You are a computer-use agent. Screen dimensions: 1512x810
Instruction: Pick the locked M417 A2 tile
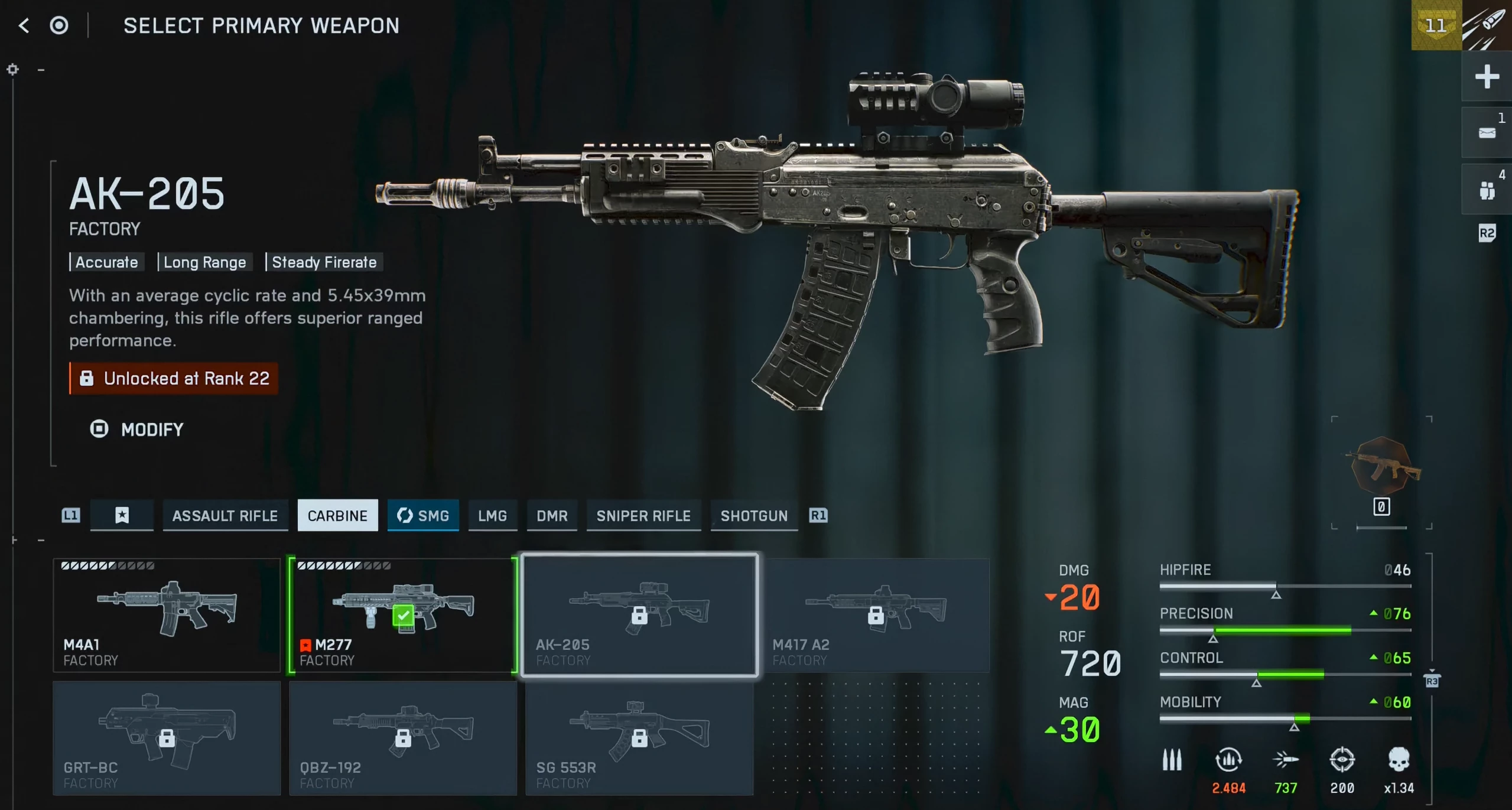coord(876,615)
